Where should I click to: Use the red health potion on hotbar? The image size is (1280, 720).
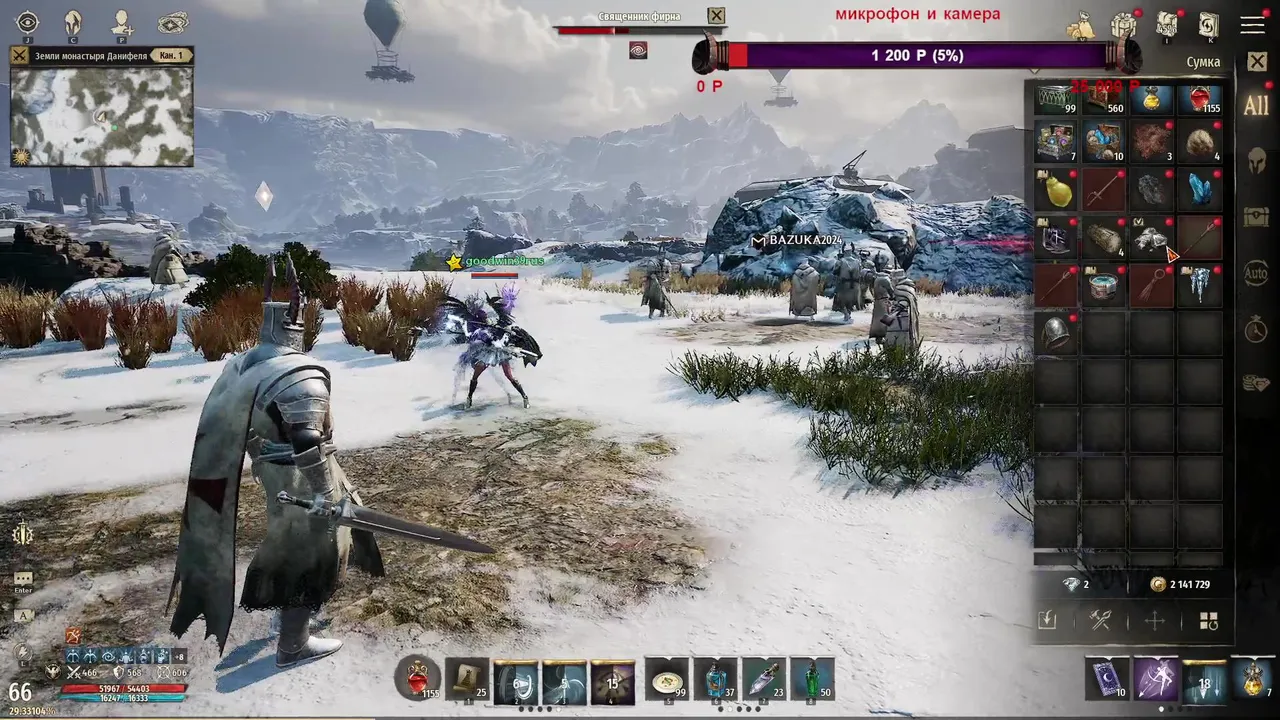point(418,680)
